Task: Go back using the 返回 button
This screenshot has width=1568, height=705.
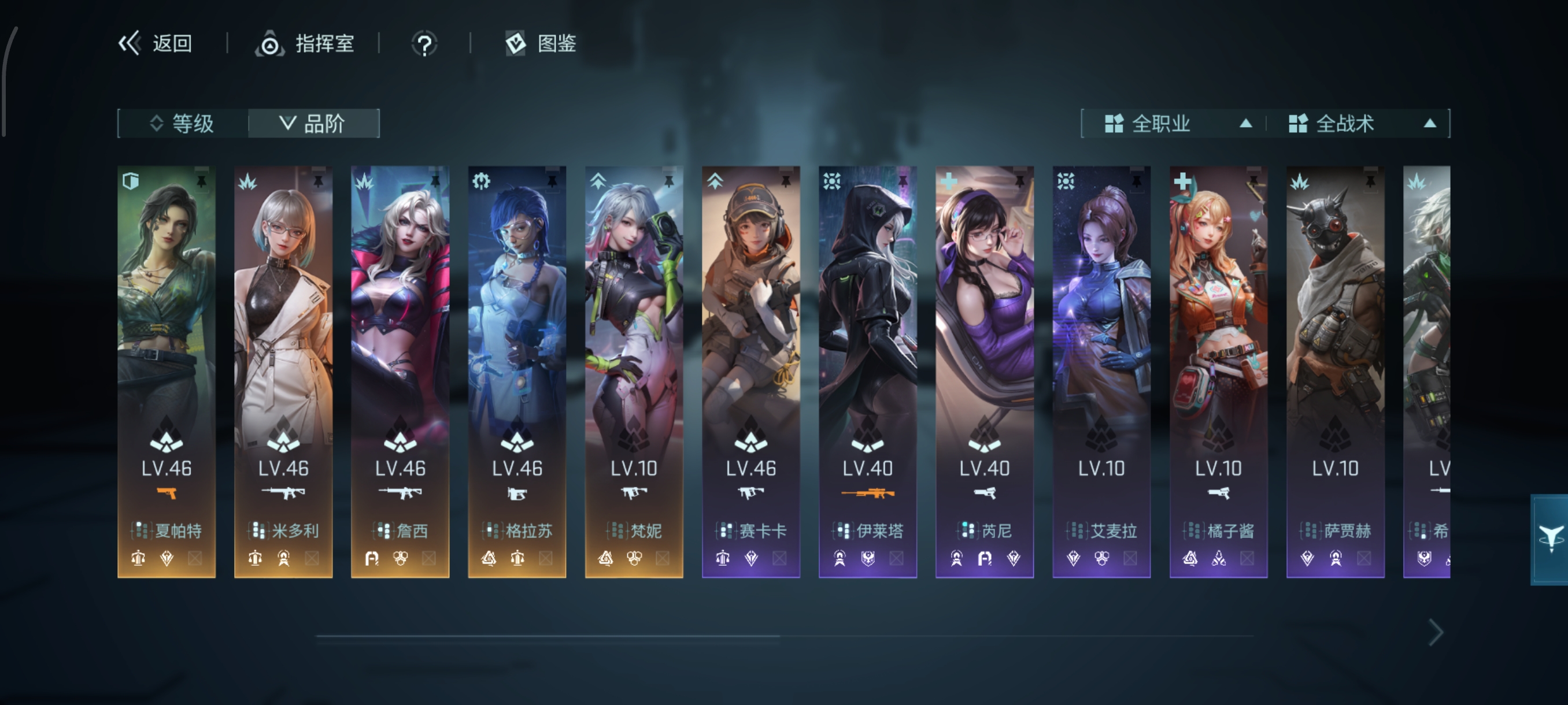Action: pos(155,43)
